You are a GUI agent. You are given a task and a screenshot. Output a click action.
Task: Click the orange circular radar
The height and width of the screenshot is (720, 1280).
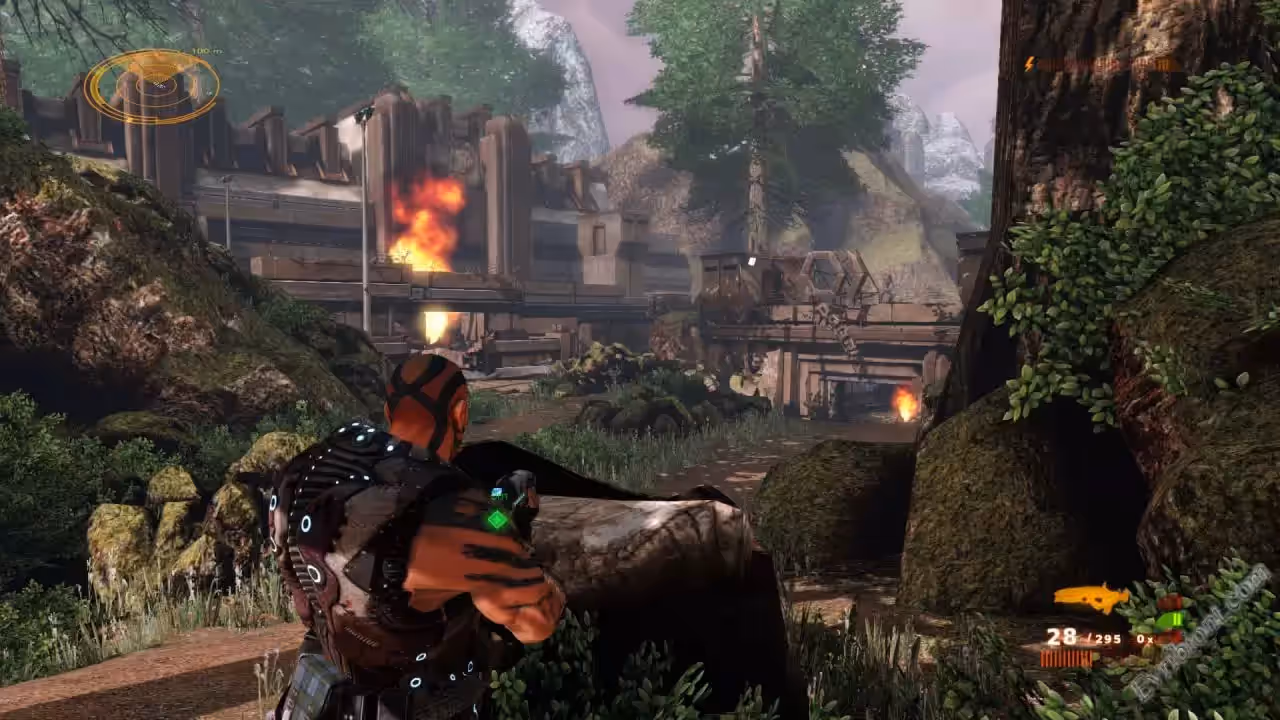pos(152,87)
